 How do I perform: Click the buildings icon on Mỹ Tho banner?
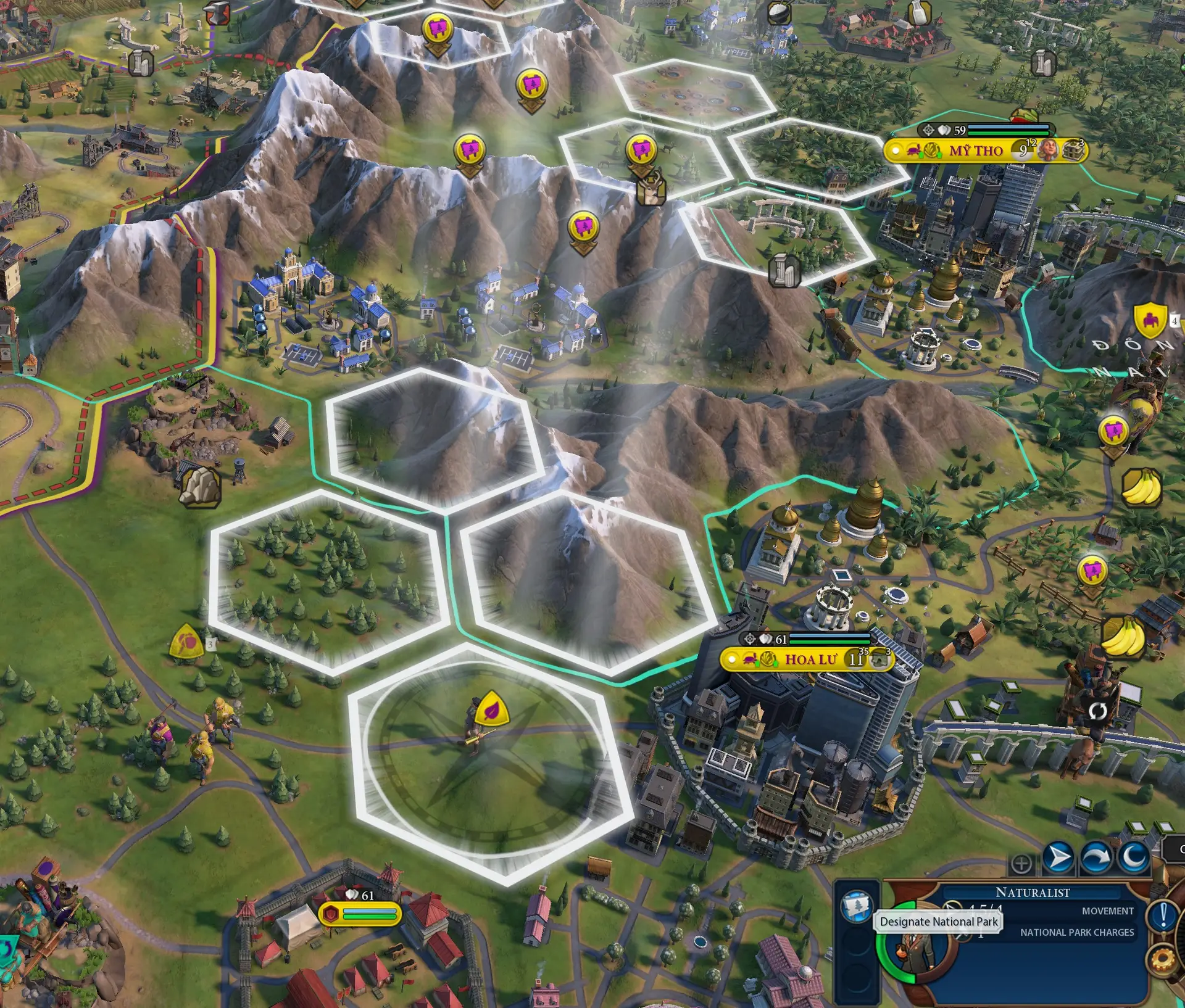(x=1072, y=152)
